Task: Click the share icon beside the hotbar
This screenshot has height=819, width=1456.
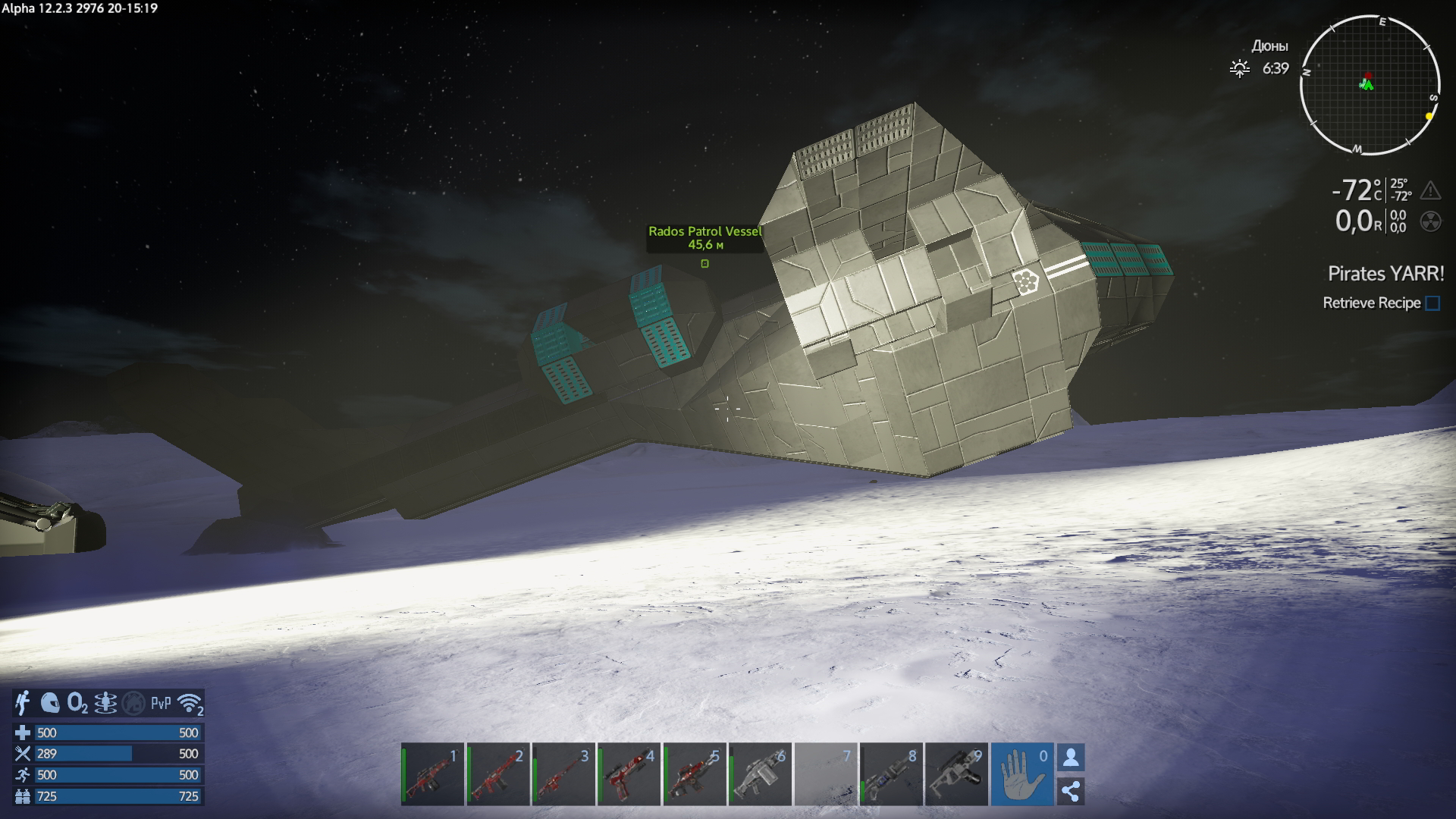Action: click(1071, 791)
